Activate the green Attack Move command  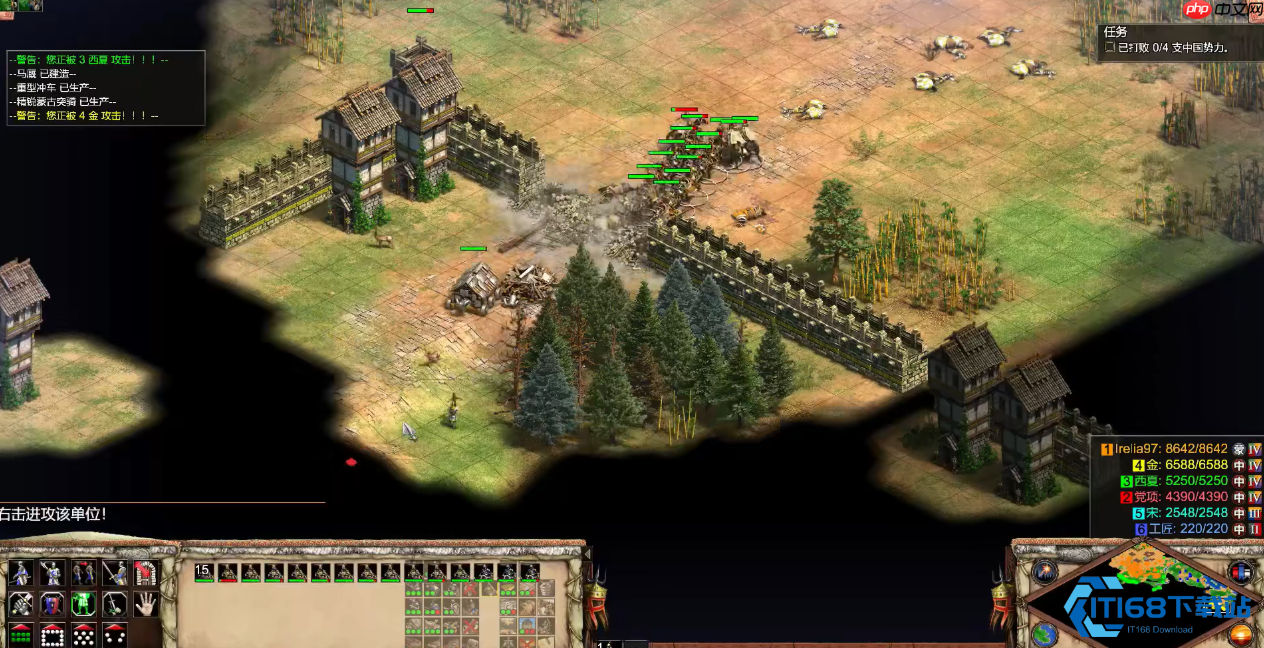pos(83,604)
